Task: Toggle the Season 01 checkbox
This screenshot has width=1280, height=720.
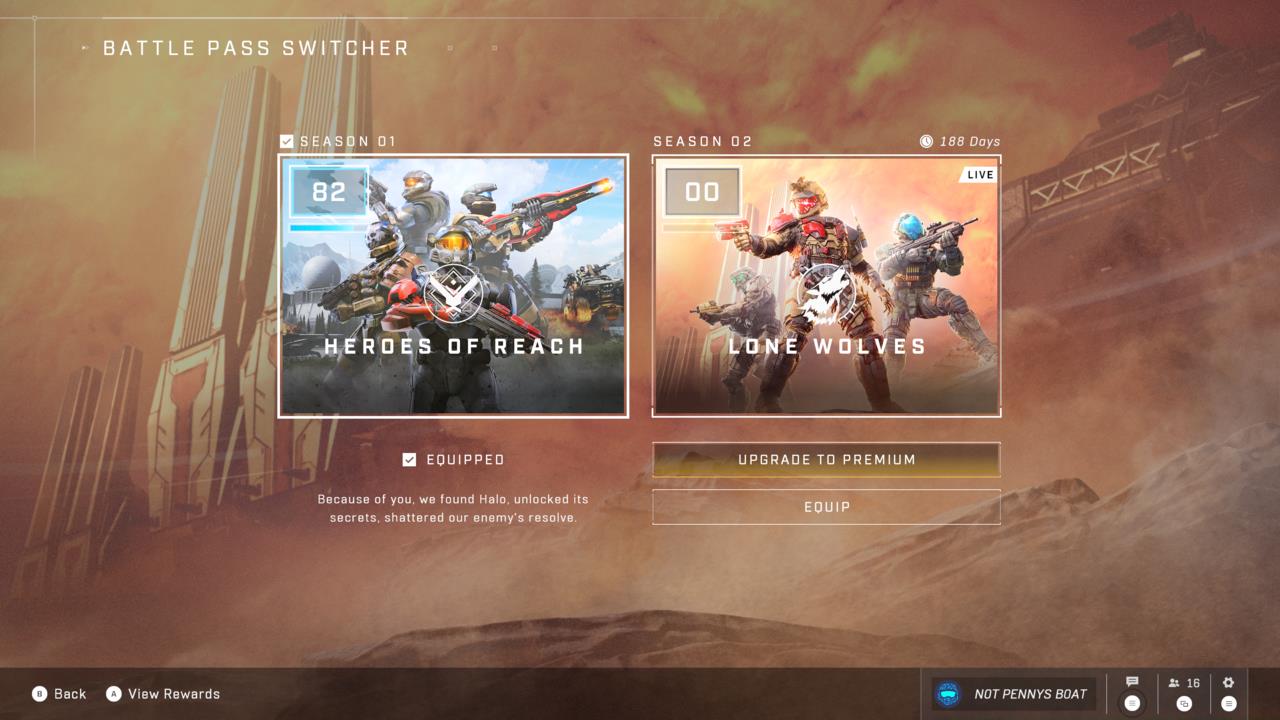Action: pos(285,141)
